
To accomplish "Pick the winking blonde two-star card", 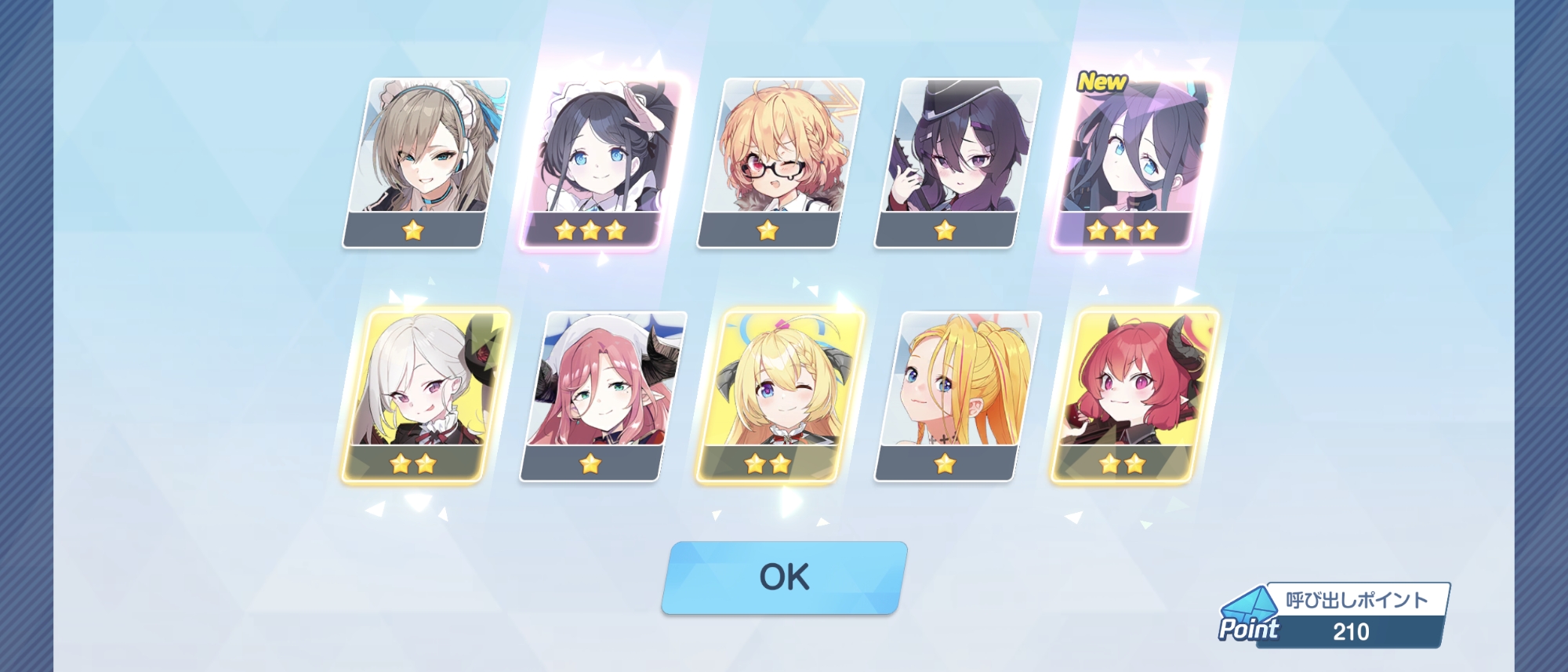I will point(779,396).
